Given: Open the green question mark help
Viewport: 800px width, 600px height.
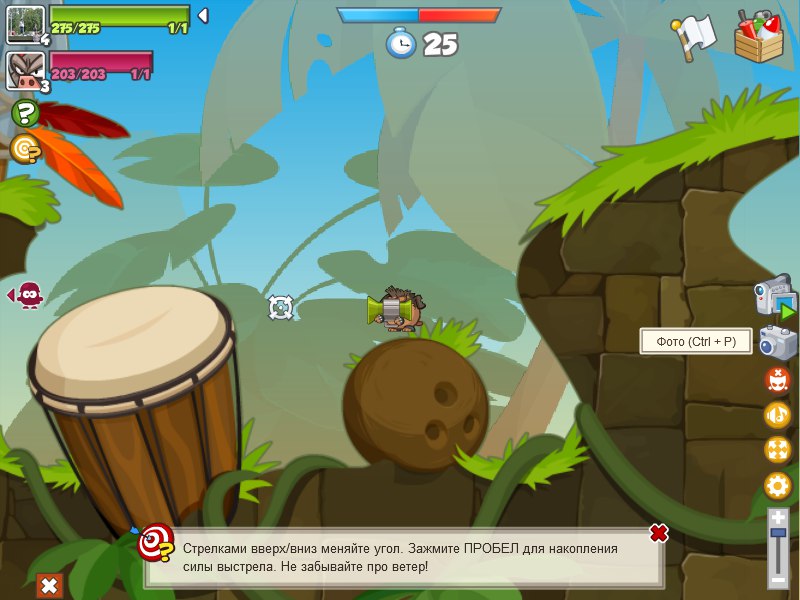Looking at the screenshot, I should [x=25, y=113].
